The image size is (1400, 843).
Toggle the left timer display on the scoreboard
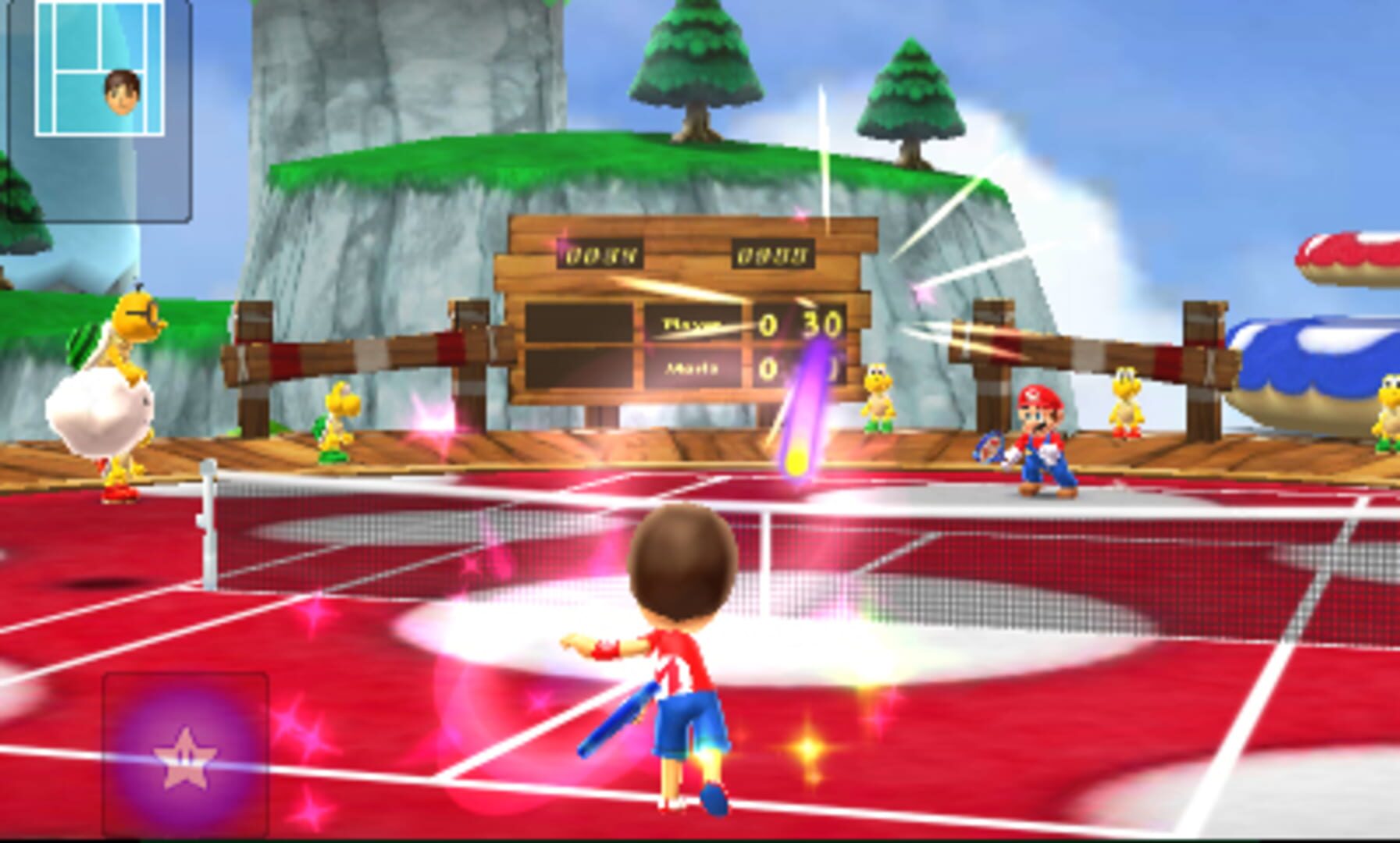tap(601, 254)
